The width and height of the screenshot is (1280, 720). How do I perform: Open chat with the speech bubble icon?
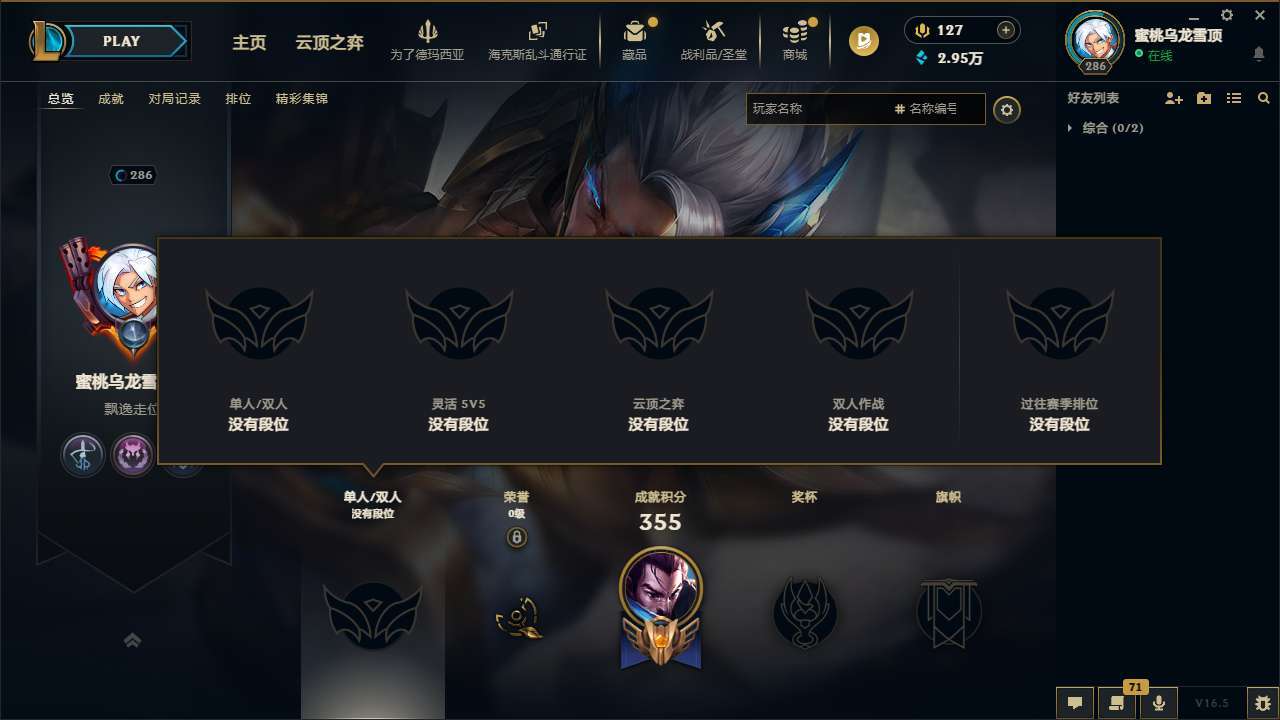coord(1075,704)
